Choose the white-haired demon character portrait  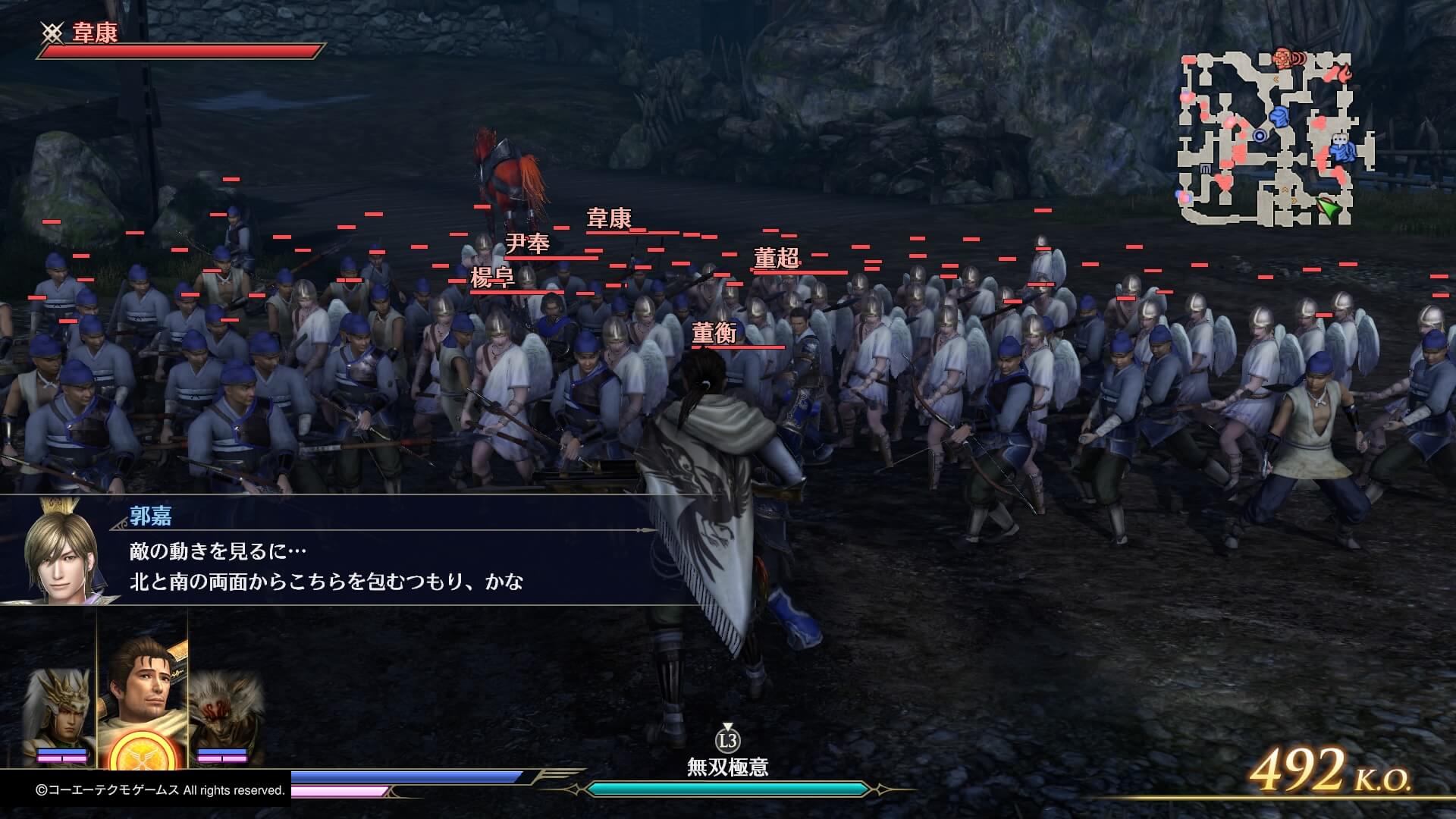click(225, 711)
